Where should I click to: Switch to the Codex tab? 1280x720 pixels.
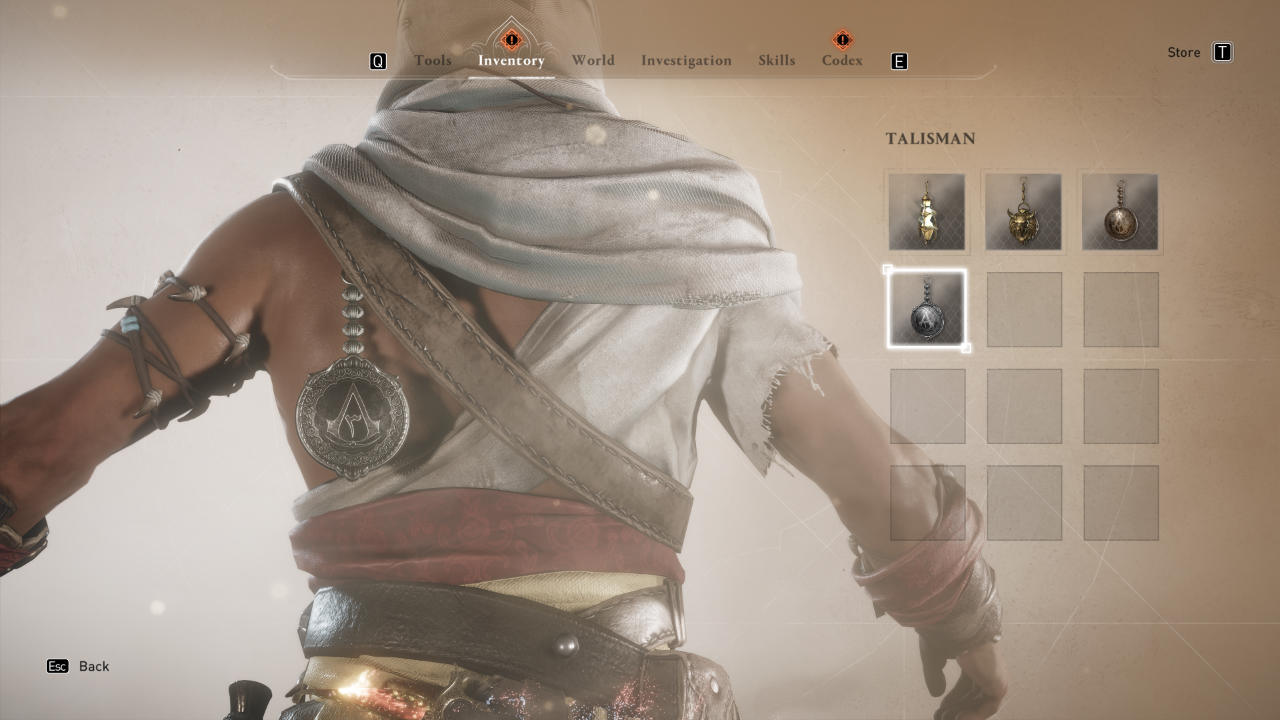click(x=841, y=60)
